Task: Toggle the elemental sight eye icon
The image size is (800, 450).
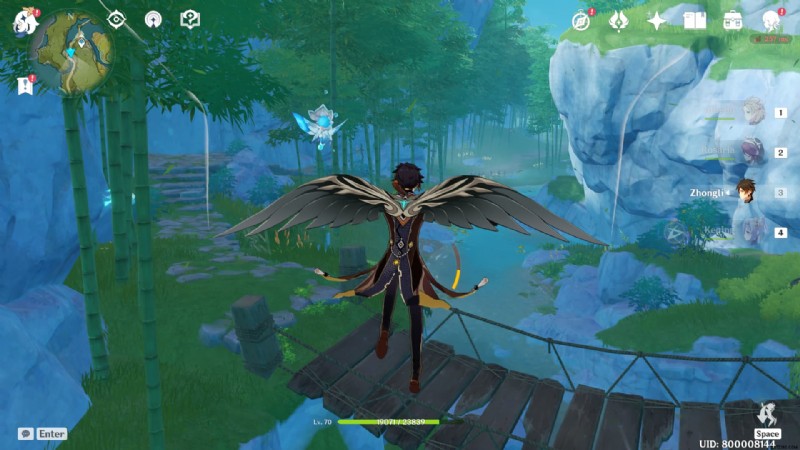Action: (x=116, y=19)
